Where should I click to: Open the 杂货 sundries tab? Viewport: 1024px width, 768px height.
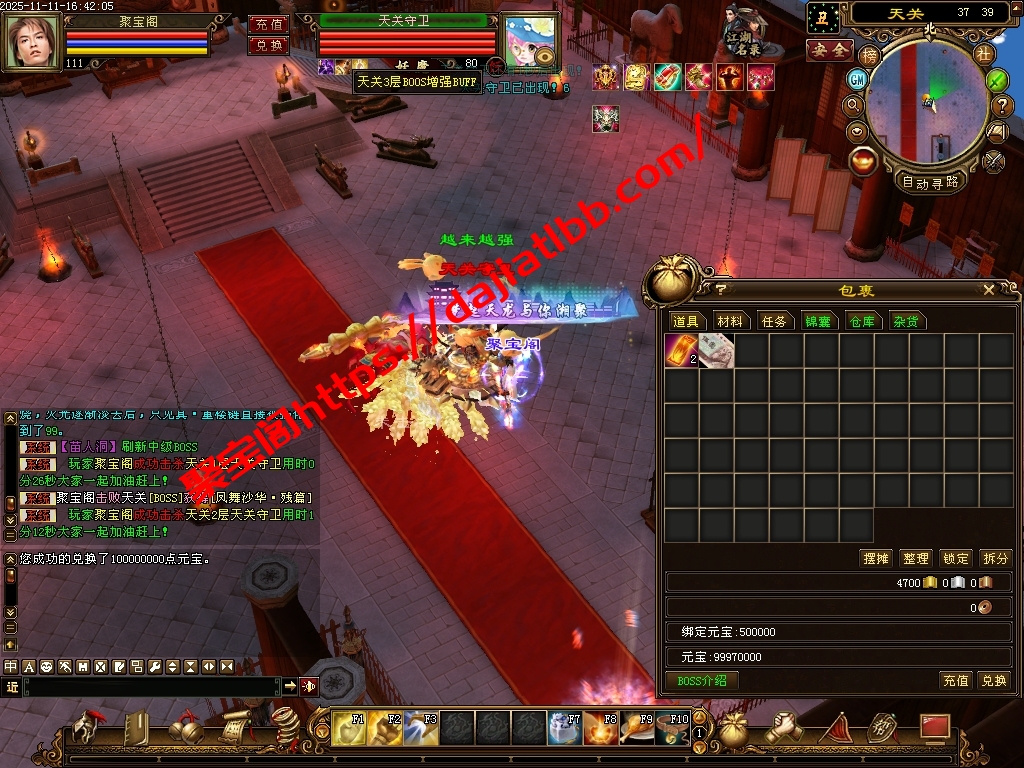click(x=906, y=321)
